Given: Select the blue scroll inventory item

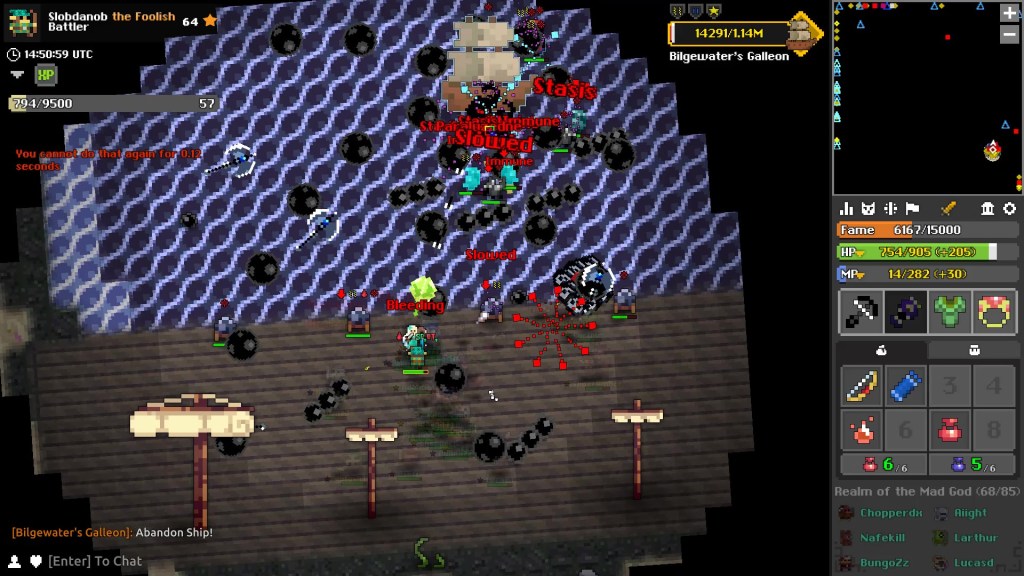Looking at the screenshot, I should click(905, 387).
